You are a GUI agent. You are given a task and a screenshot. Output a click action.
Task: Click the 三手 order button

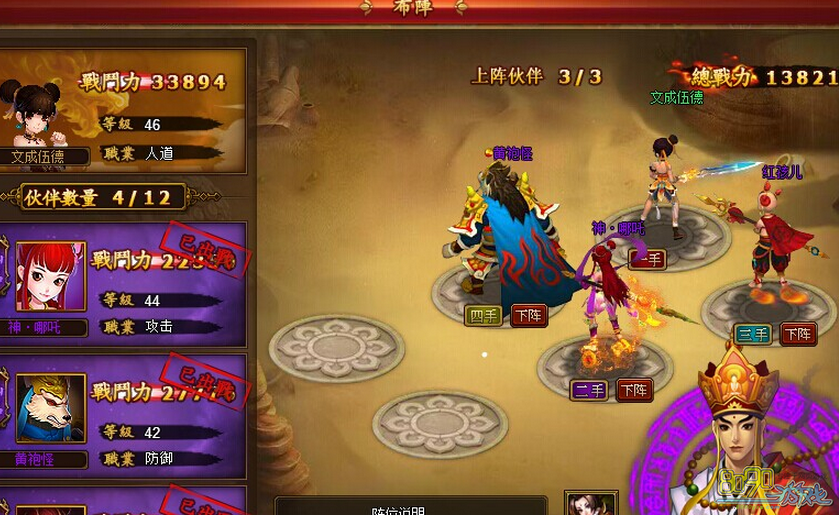(753, 334)
